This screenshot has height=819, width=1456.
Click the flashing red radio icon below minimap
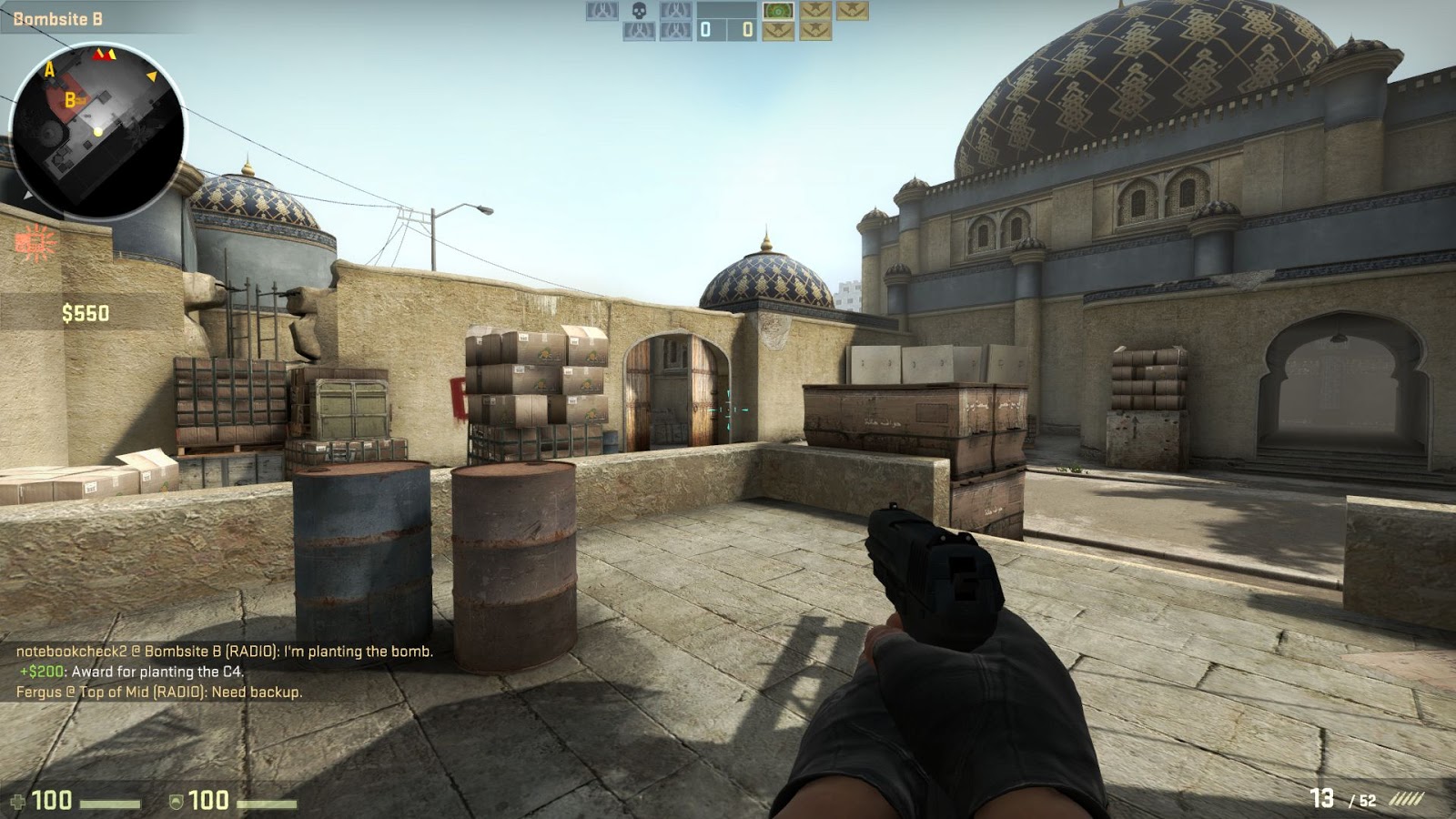[32, 241]
